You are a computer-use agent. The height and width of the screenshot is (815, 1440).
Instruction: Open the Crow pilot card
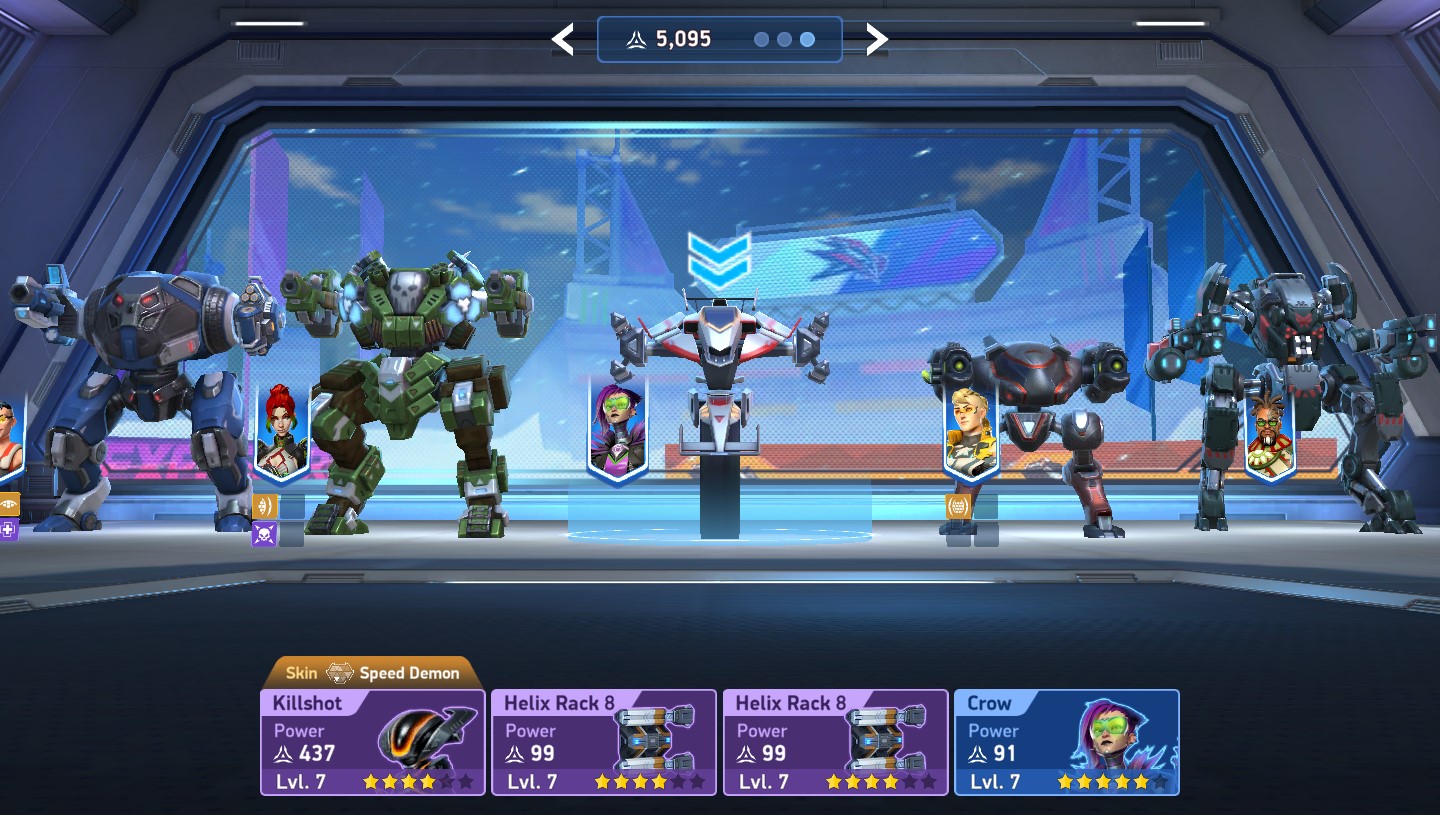pos(1066,742)
